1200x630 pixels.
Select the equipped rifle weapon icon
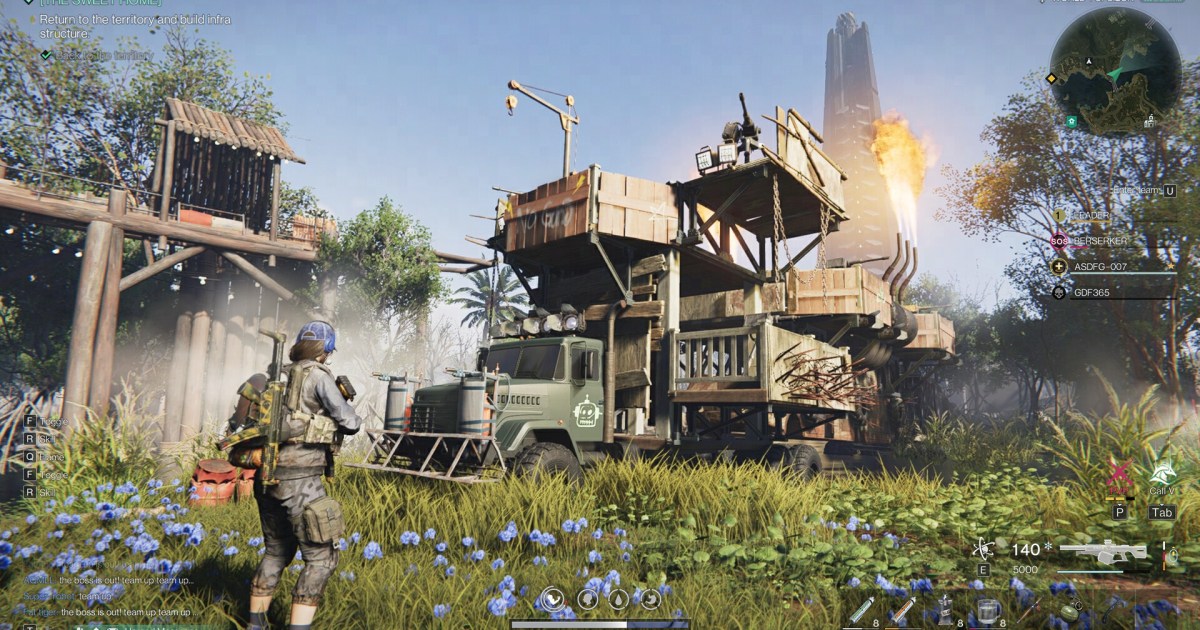pyautogui.click(x=1102, y=552)
